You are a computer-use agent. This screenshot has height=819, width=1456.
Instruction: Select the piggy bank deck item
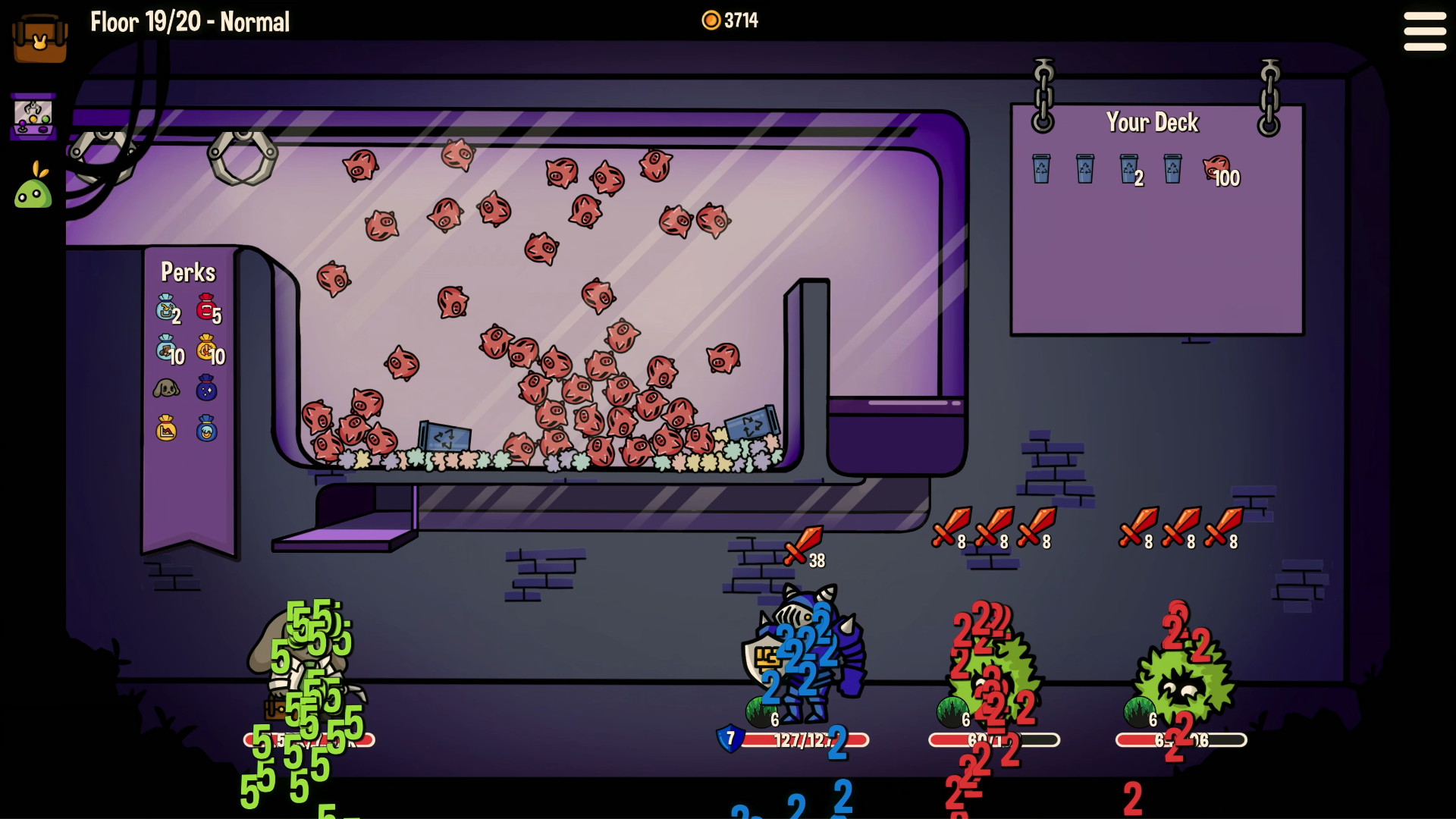(1218, 169)
